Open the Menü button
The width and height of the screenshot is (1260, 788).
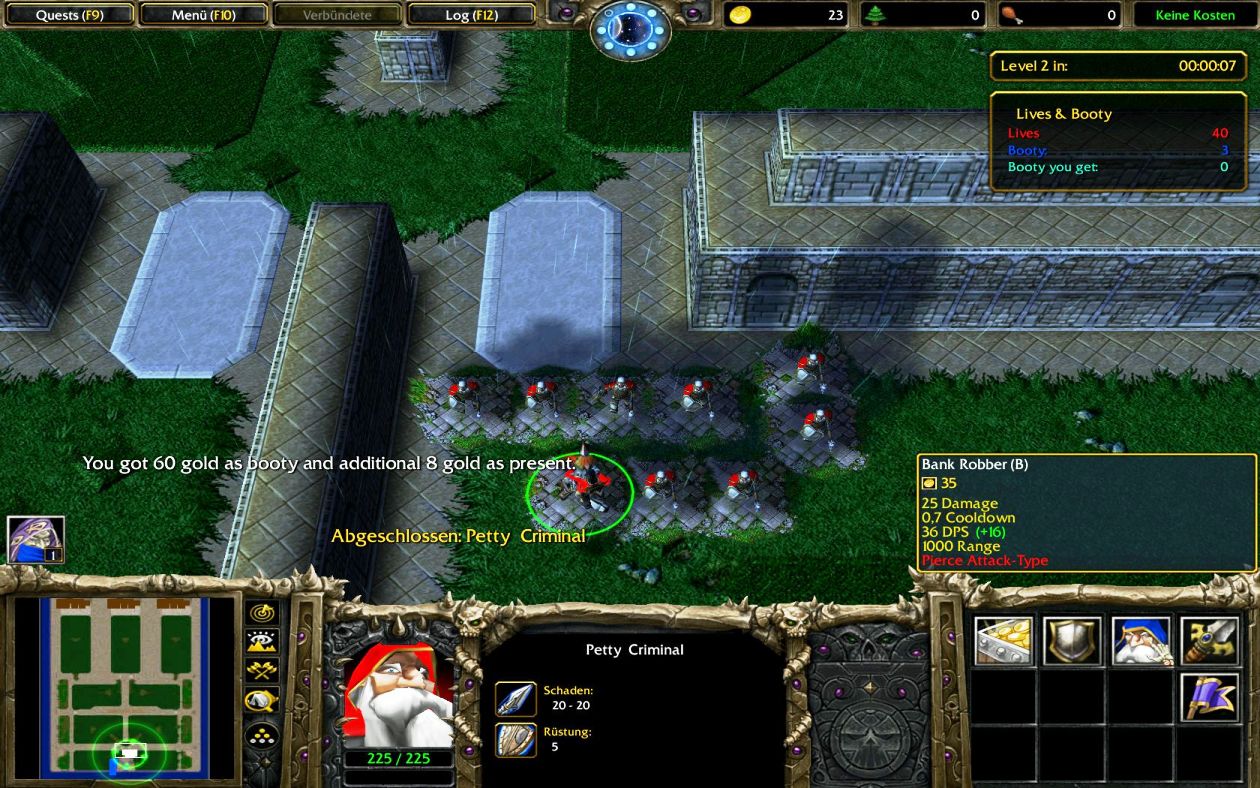[203, 15]
